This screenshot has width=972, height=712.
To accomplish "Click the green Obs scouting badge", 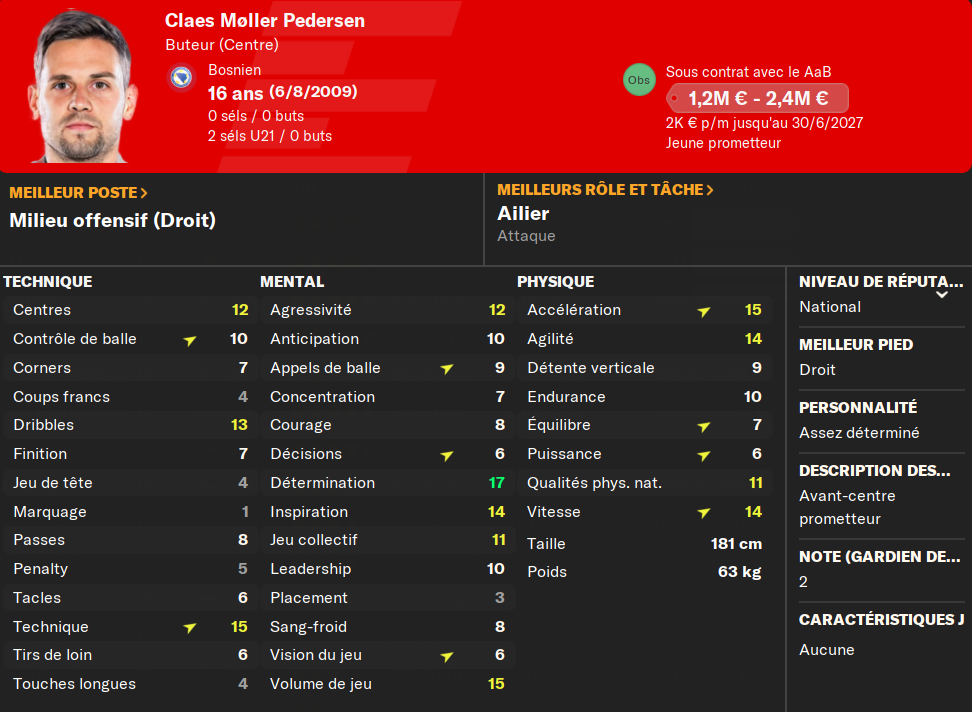I will [x=638, y=80].
